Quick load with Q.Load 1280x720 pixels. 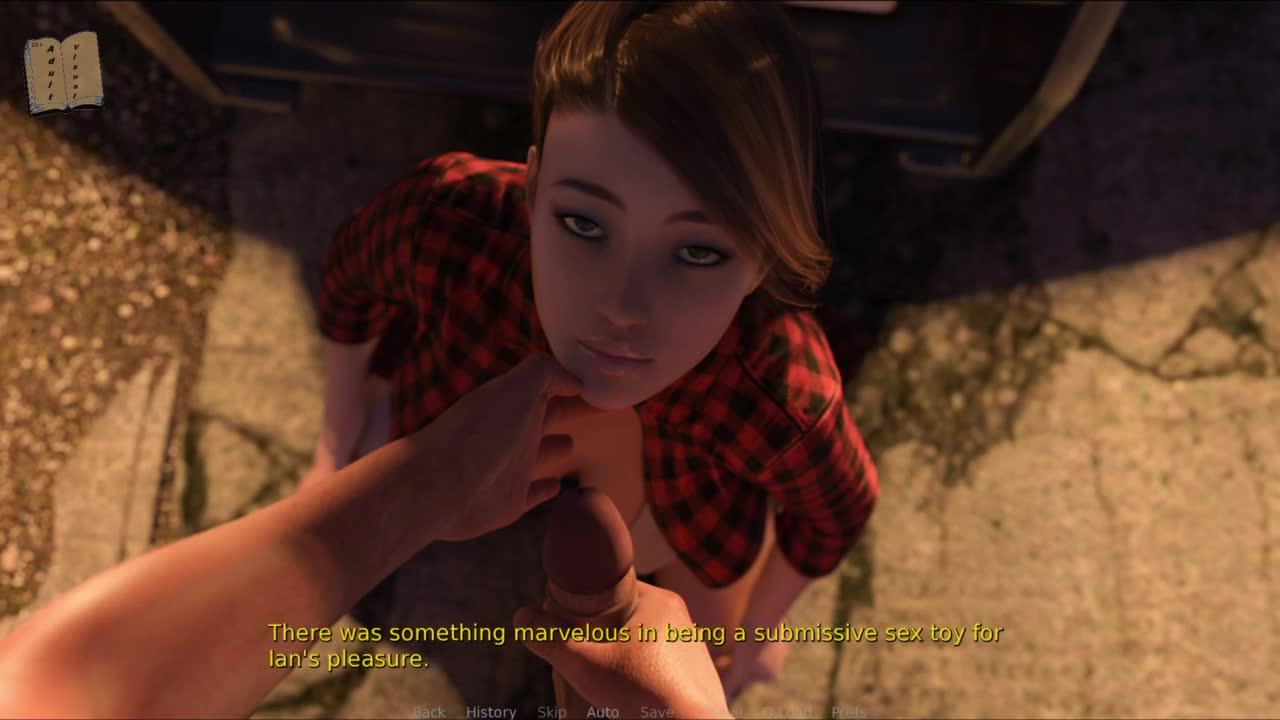click(x=787, y=712)
